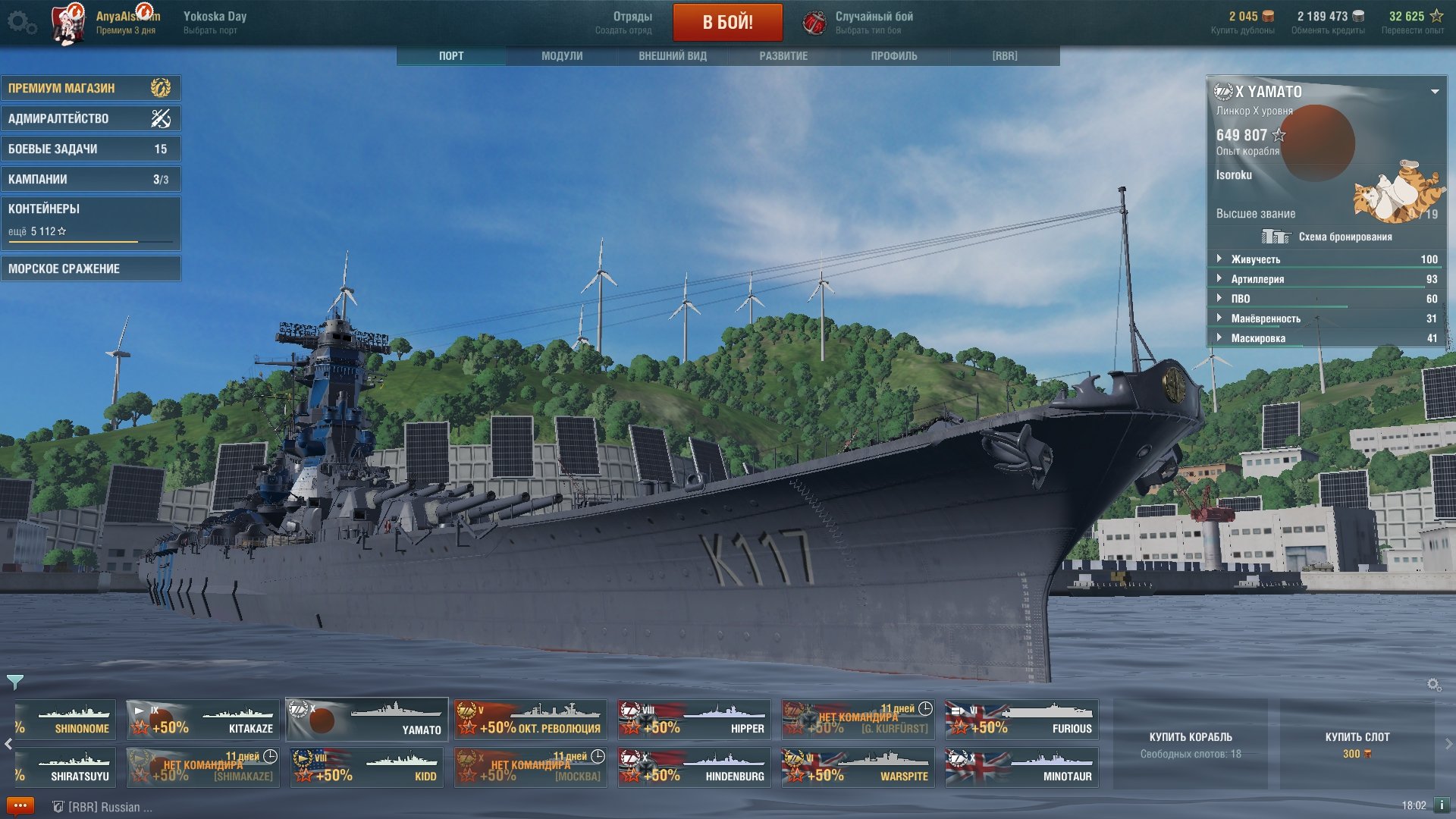The height and width of the screenshot is (819, 1456).
Task: Start battle with the В БОЙ! button
Action: [727, 22]
